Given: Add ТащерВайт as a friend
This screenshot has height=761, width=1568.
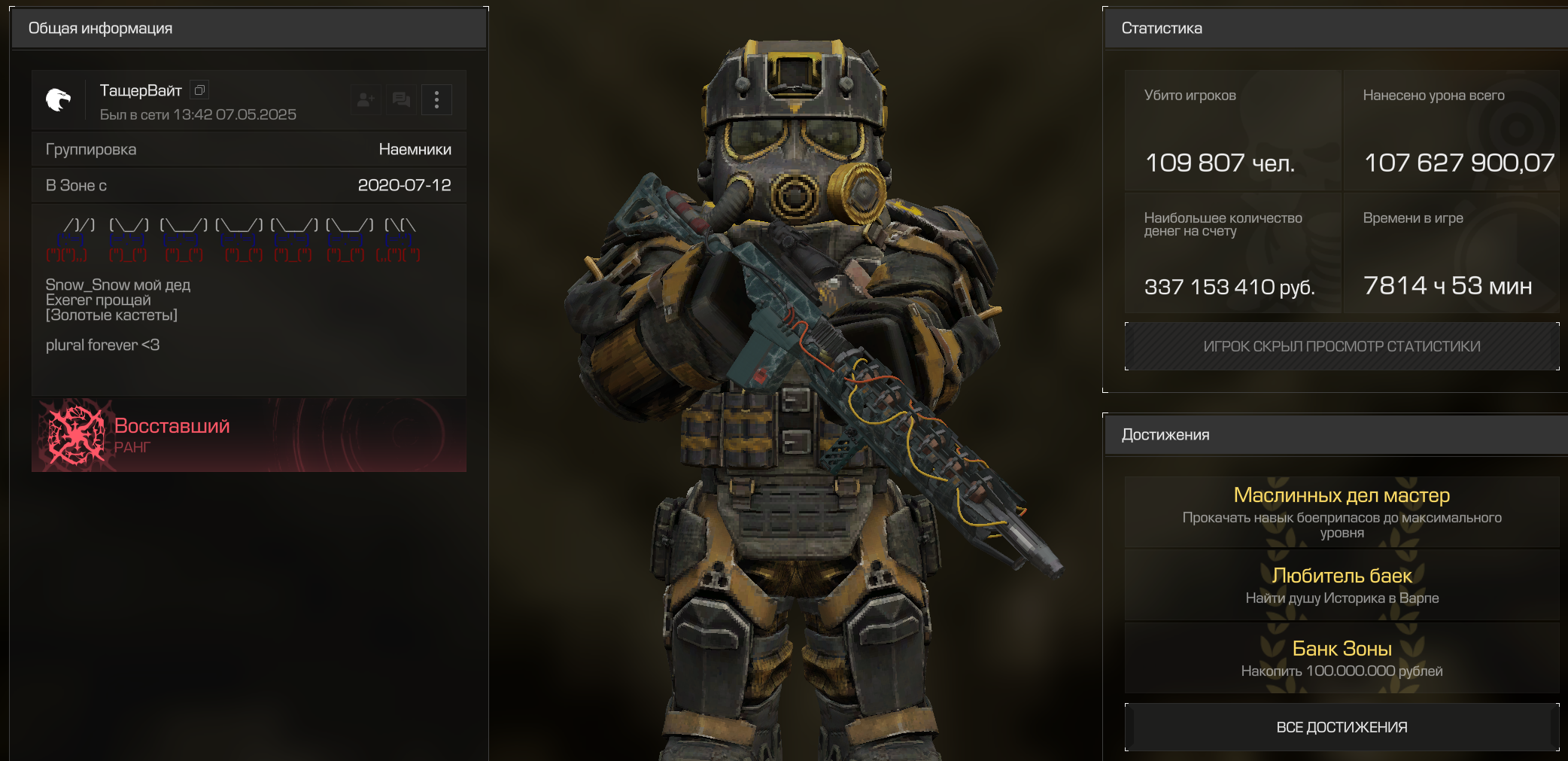Looking at the screenshot, I should pos(366,100).
